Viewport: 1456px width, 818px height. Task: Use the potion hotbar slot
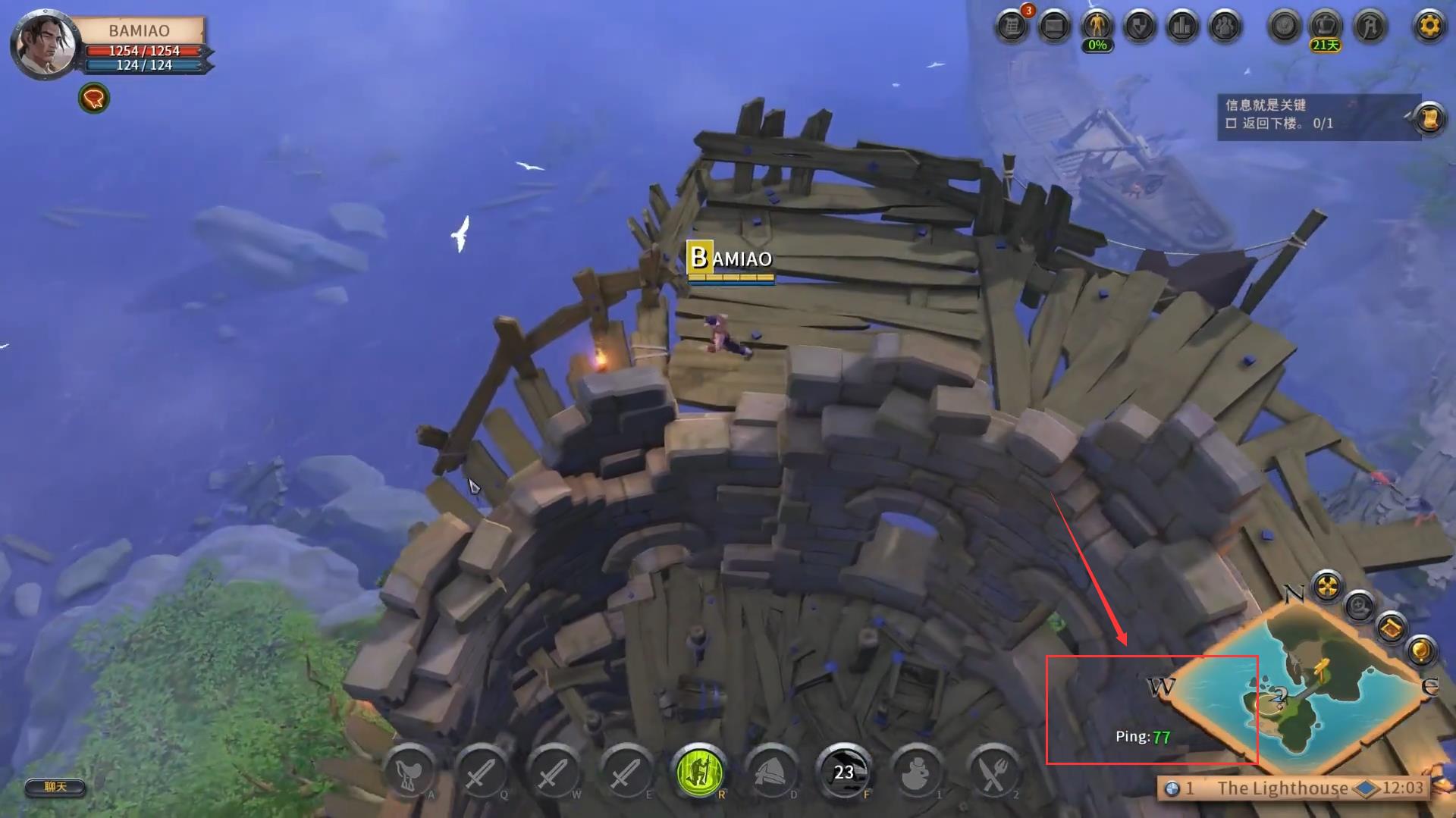[915, 772]
